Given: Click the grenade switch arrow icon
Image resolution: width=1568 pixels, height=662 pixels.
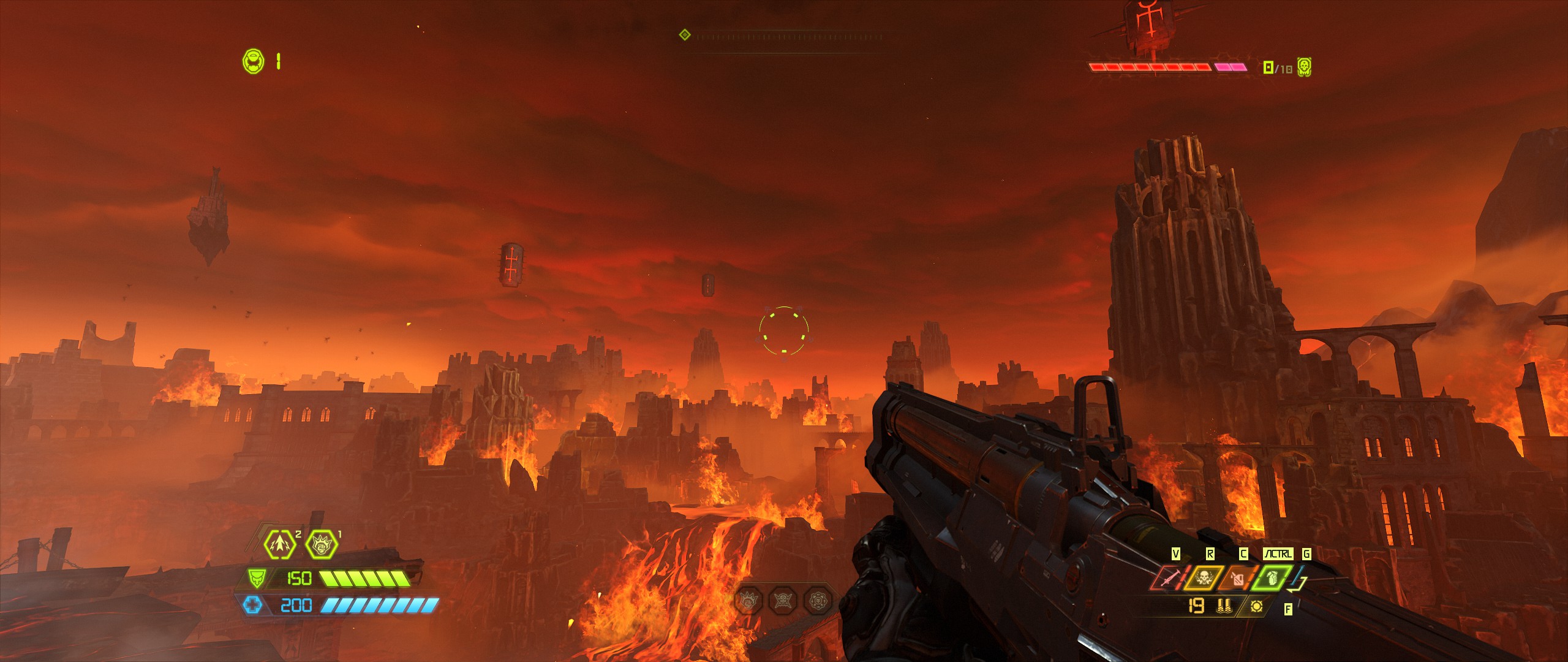Looking at the screenshot, I should point(1297,584).
